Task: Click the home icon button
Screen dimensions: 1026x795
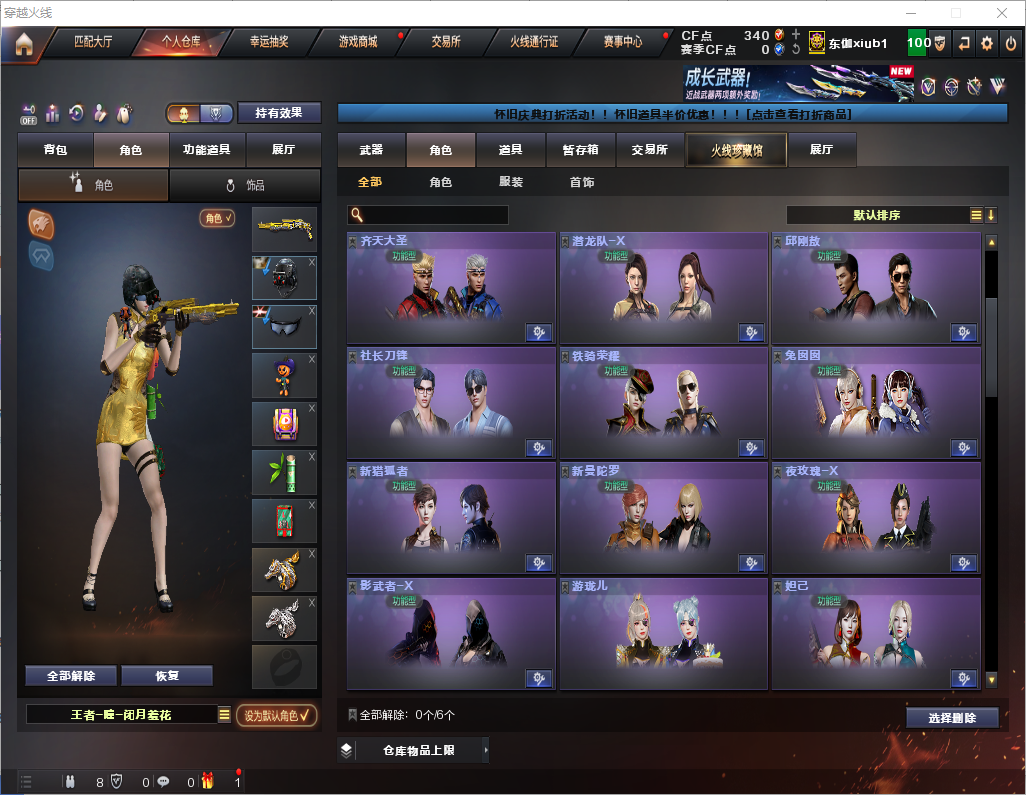Action: pyautogui.click(x=24, y=43)
